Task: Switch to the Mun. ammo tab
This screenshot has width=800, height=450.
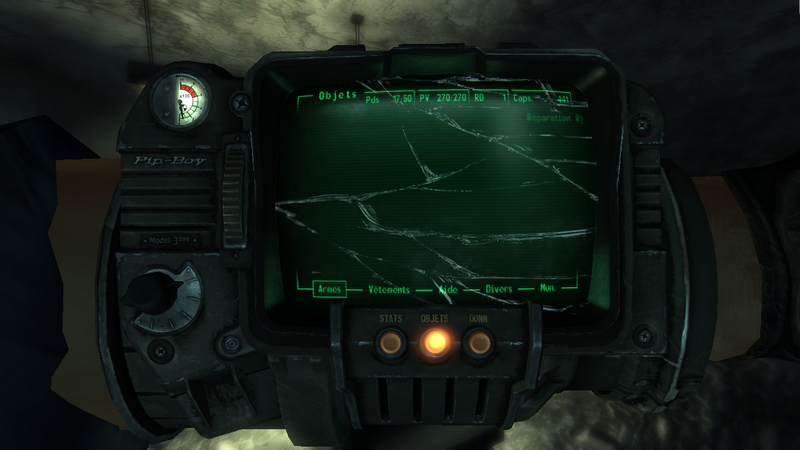Action: coord(547,289)
